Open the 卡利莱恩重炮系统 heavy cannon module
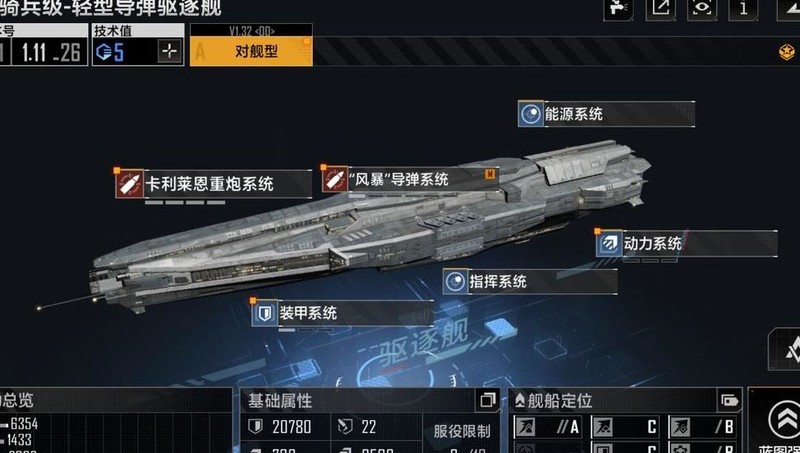This screenshot has width=800, height=453. [x=208, y=183]
